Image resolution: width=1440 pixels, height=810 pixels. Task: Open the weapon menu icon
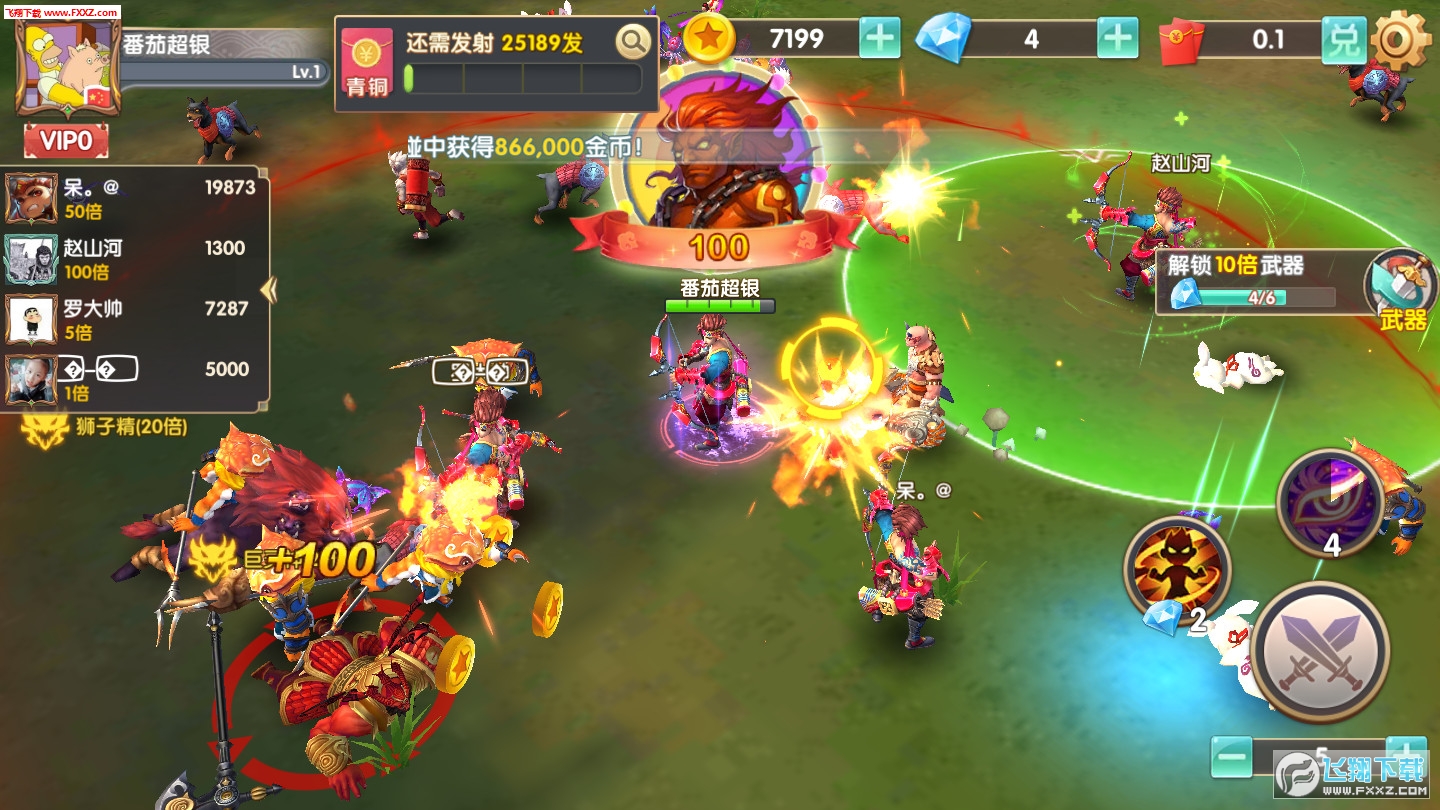click(1402, 290)
